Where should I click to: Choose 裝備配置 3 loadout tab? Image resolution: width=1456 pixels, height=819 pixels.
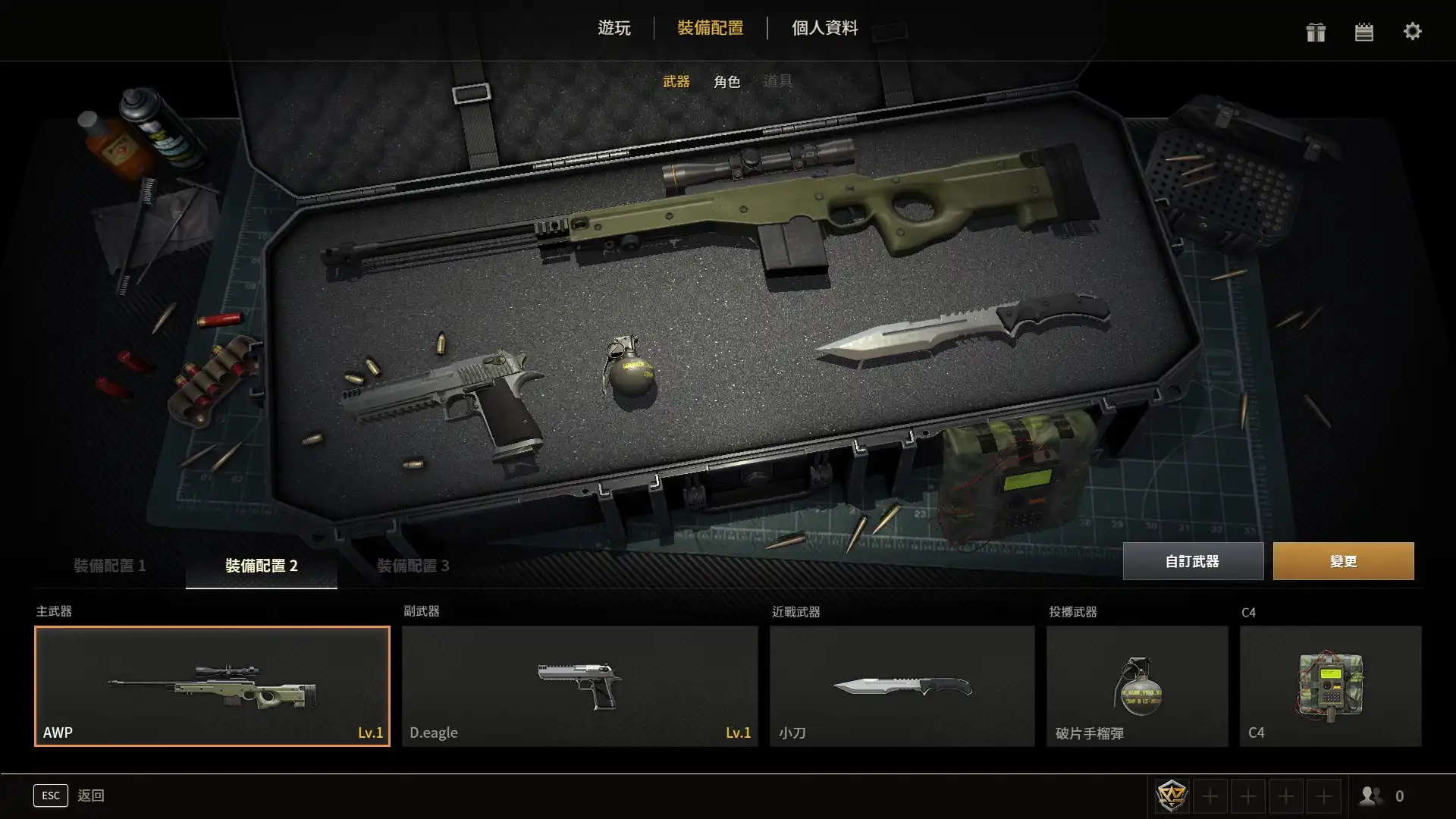coord(413,566)
